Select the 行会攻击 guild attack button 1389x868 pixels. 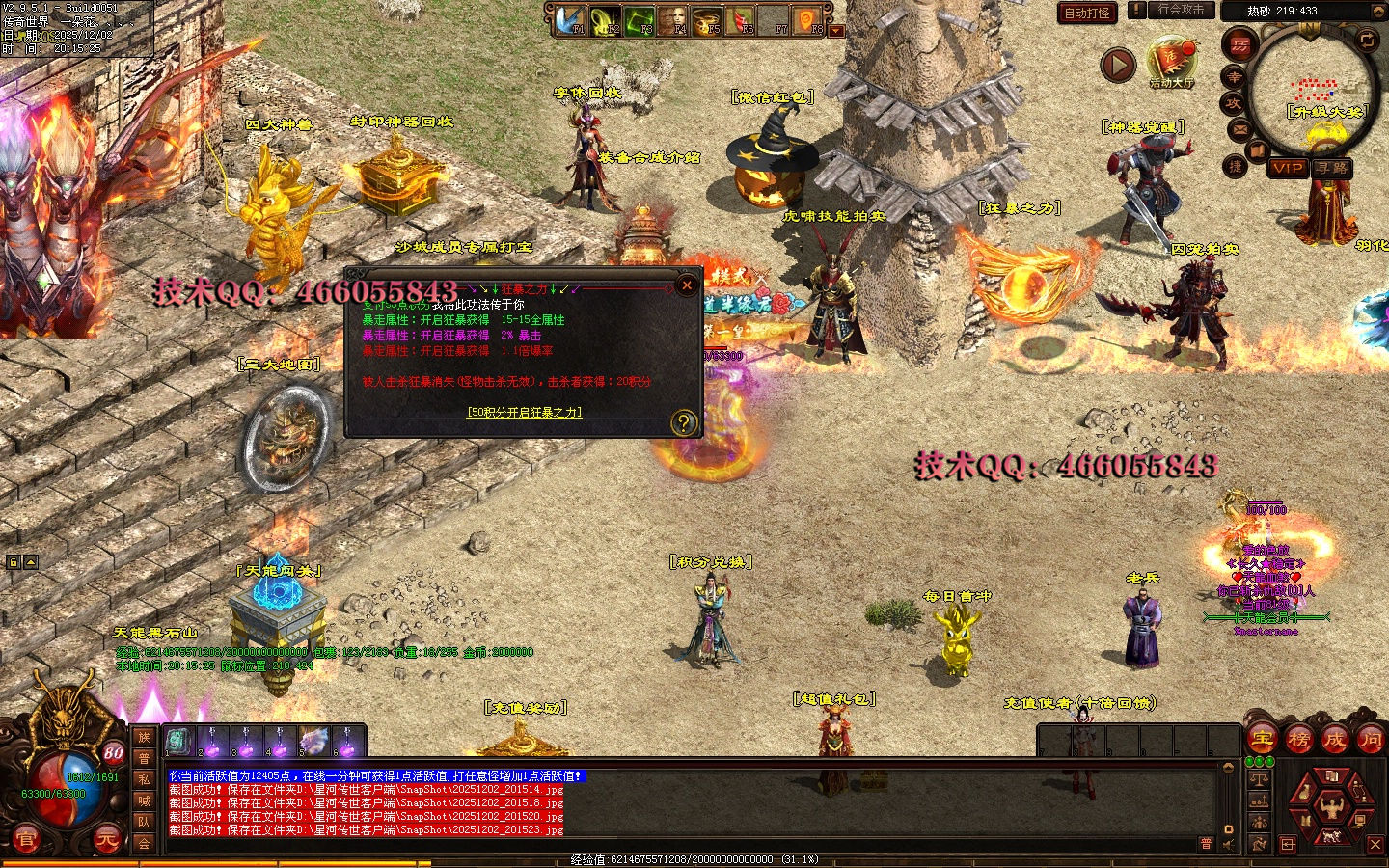pyautogui.click(x=1180, y=10)
